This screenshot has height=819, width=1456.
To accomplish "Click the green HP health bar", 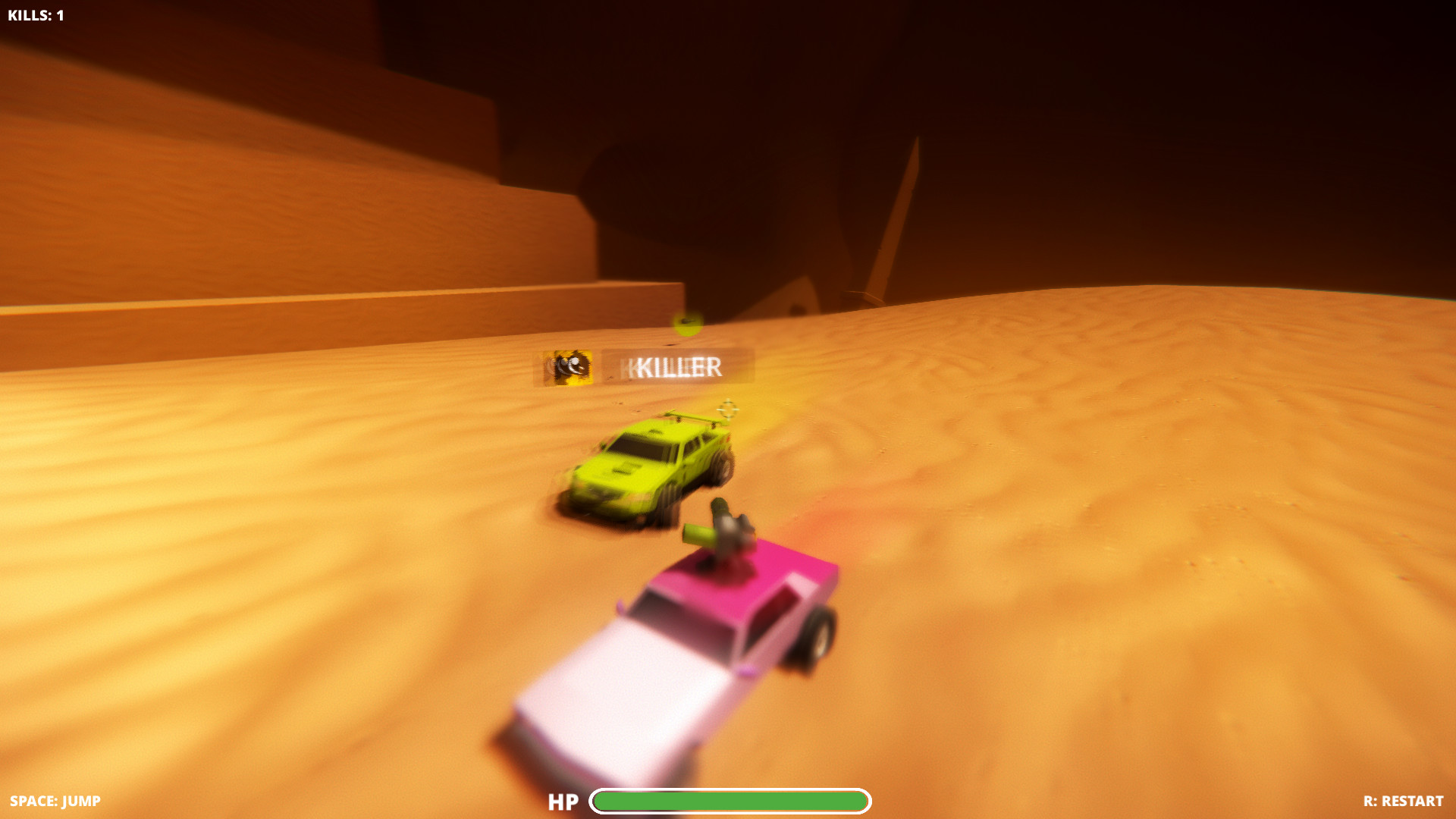I will (x=732, y=801).
